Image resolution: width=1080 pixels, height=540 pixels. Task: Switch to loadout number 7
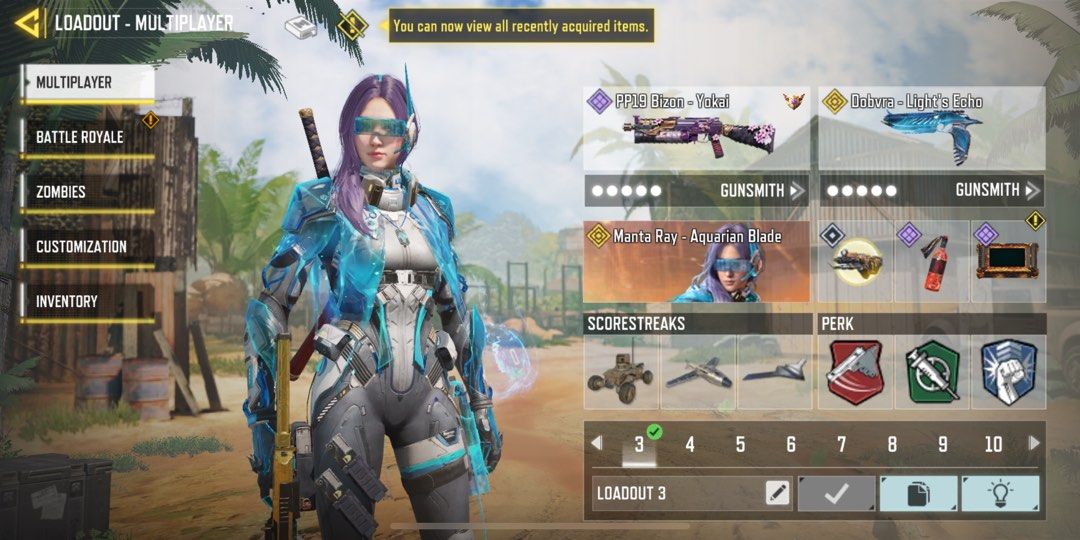click(842, 445)
